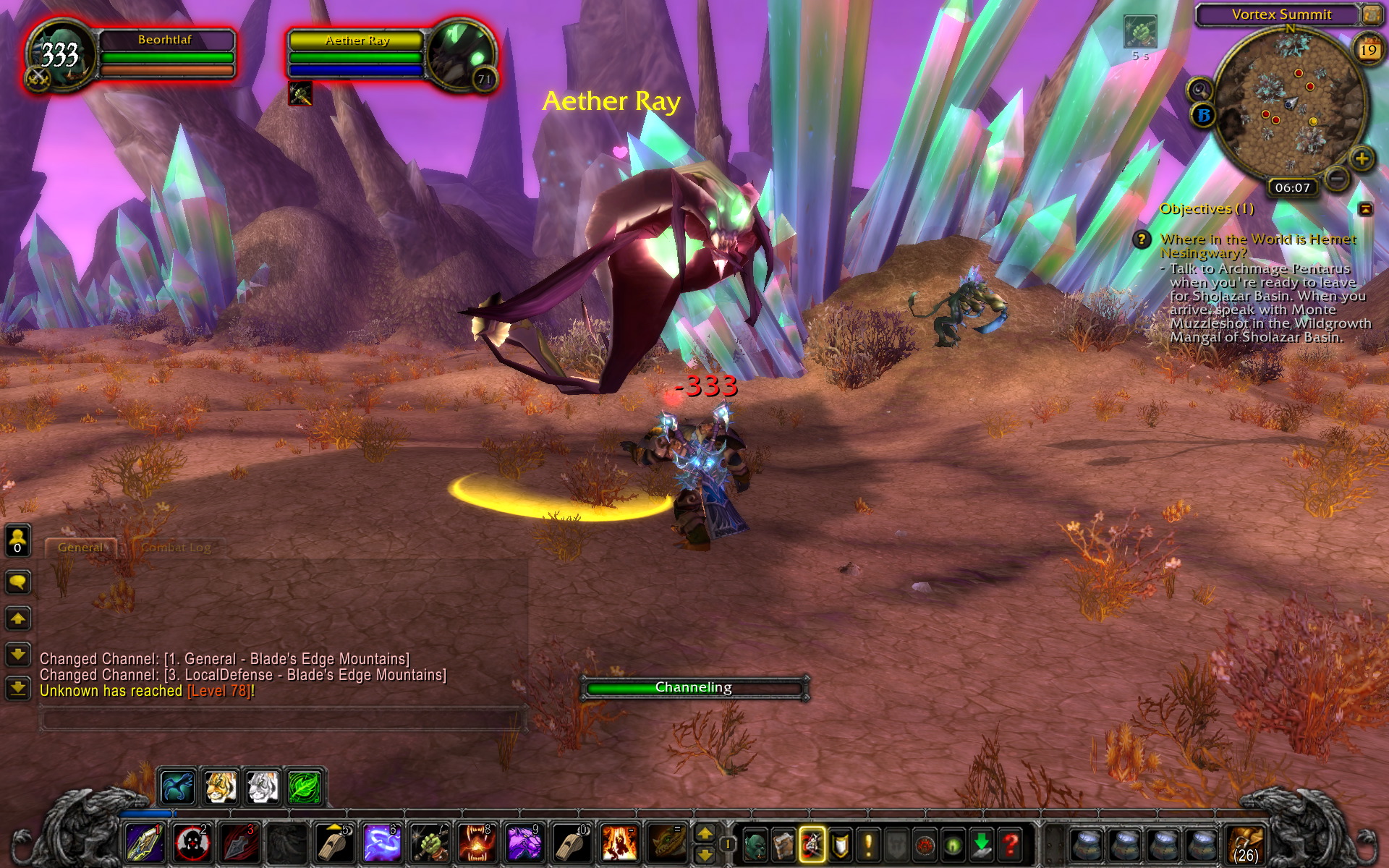Screen dimensions: 1389x868
Task: Click the green Channeling cast bar
Action: 694,687
